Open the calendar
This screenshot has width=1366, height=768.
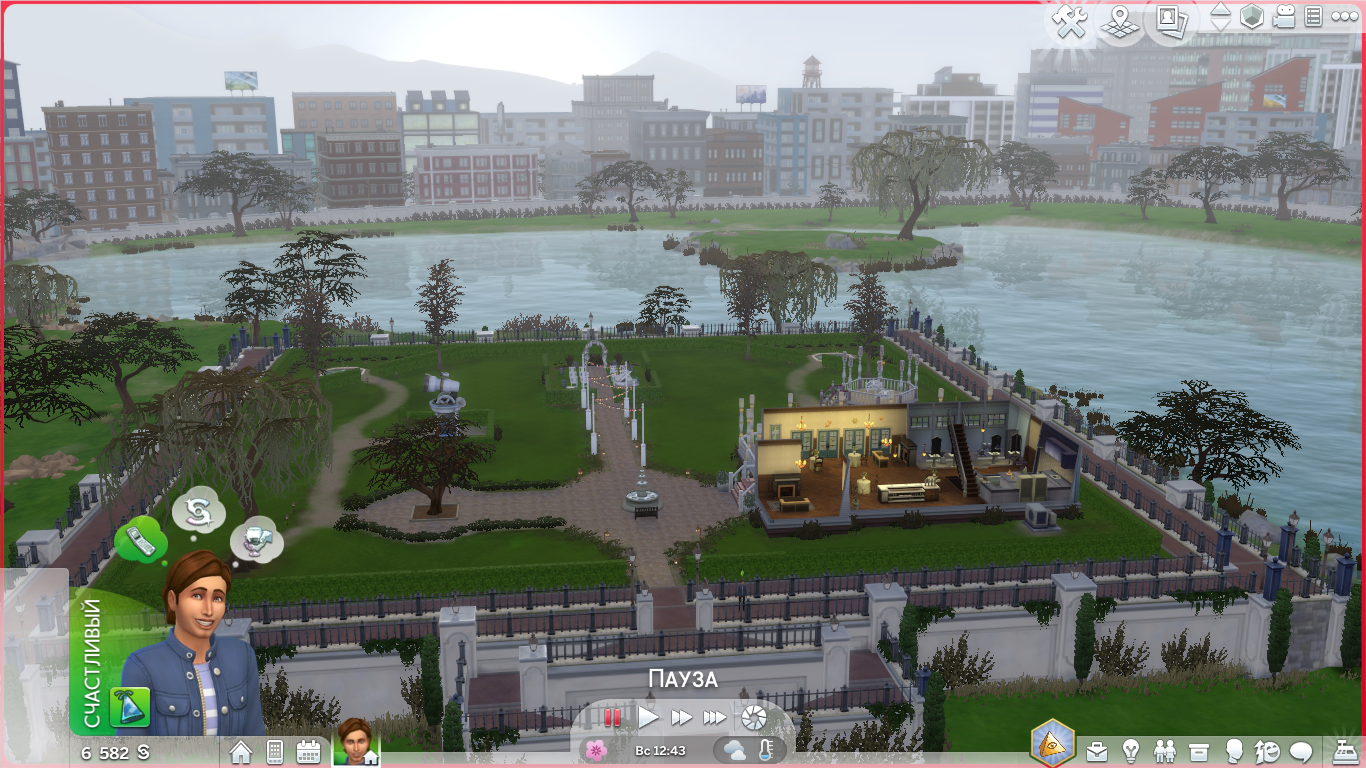pyautogui.click(x=308, y=751)
